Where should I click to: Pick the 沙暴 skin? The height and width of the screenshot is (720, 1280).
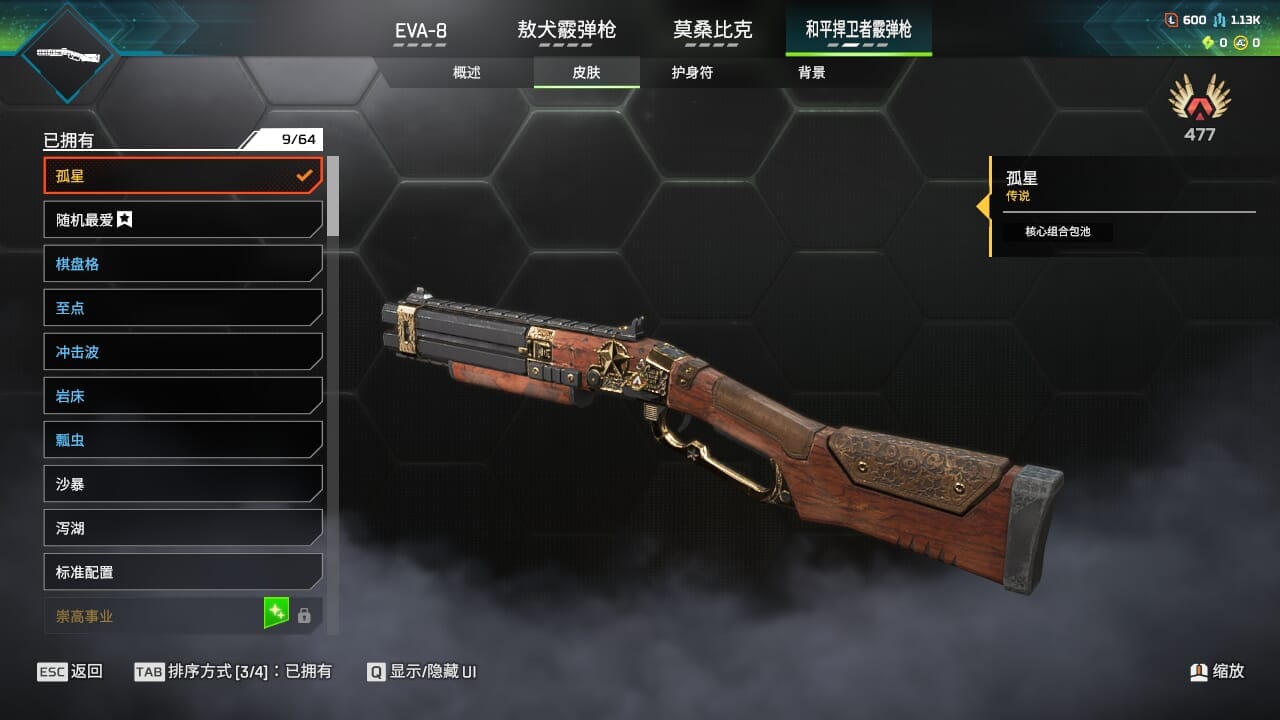183,484
